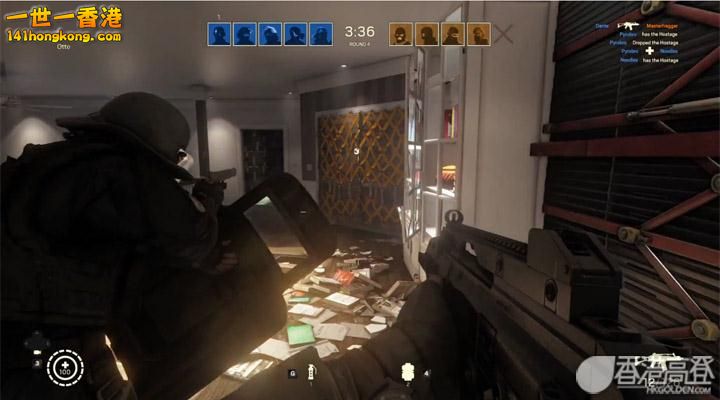Click the equipped rifle weapon icon

661,360
